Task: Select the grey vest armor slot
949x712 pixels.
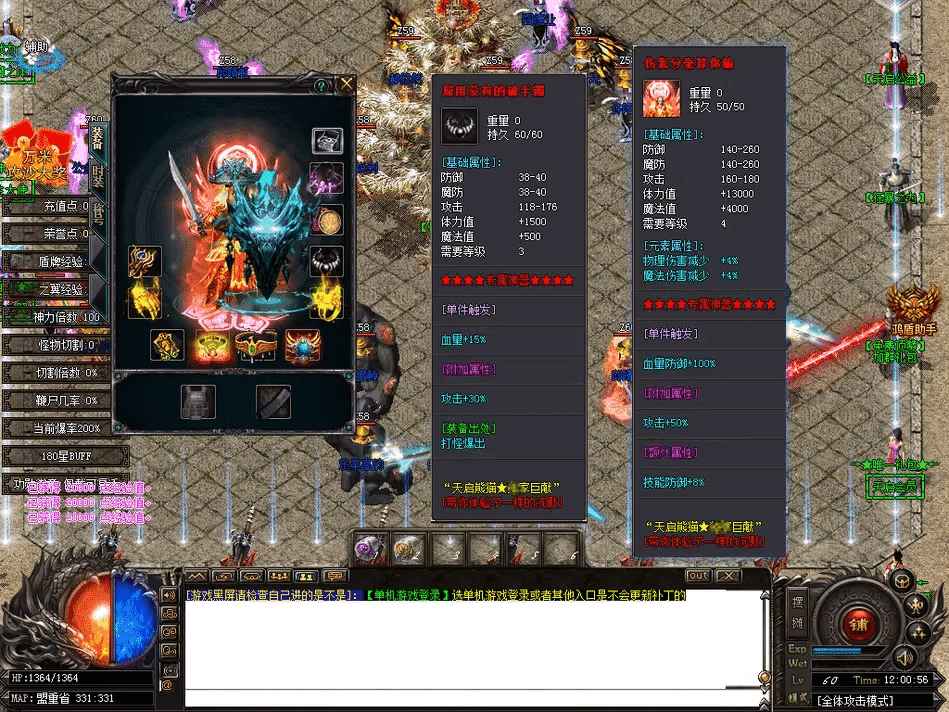Action: coord(198,401)
